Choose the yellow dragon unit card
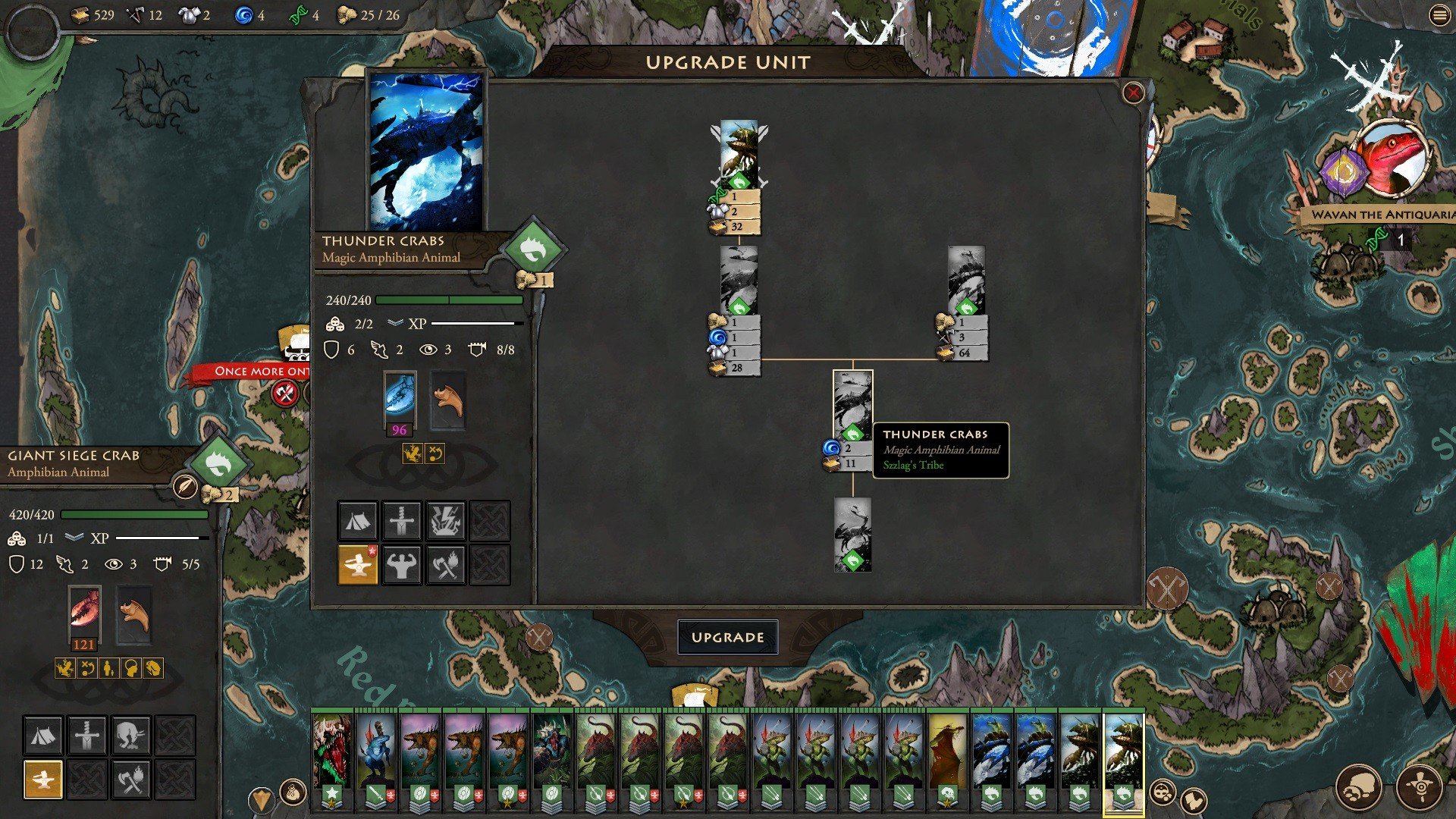The width and height of the screenshot is (1456, 819). click(x=947, y=751)
